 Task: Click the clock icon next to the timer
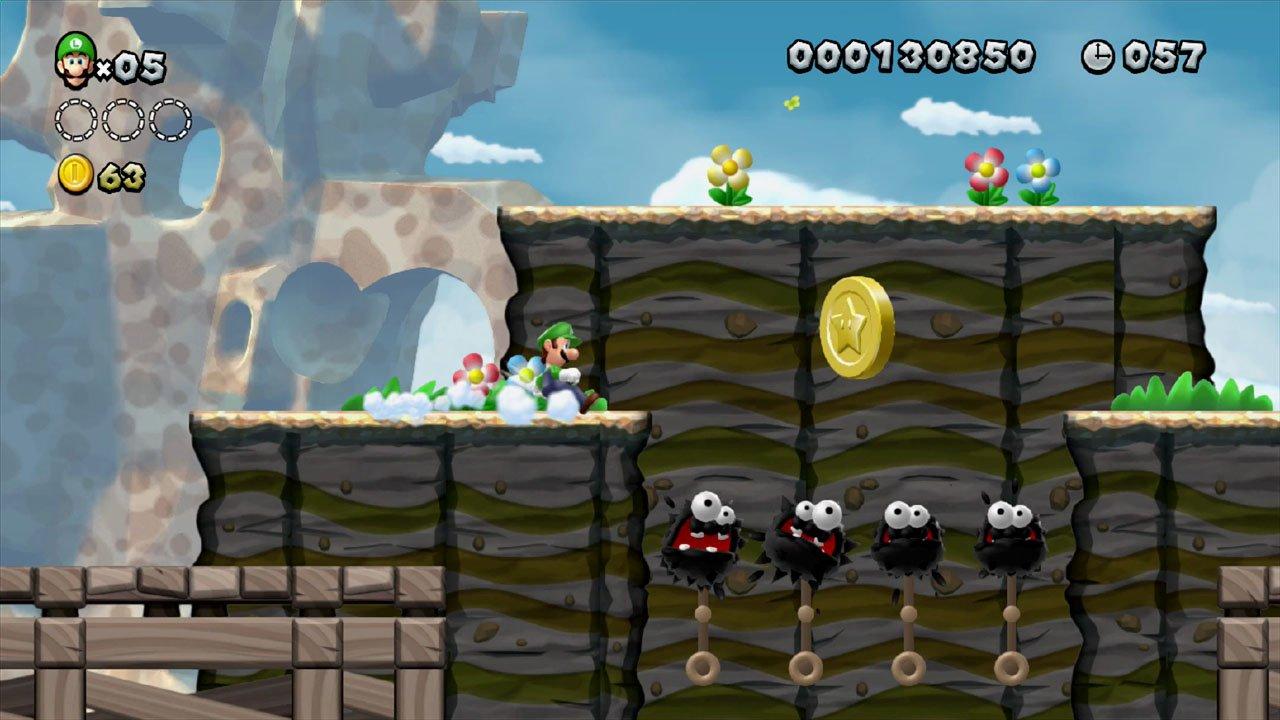pos(1096,58)
